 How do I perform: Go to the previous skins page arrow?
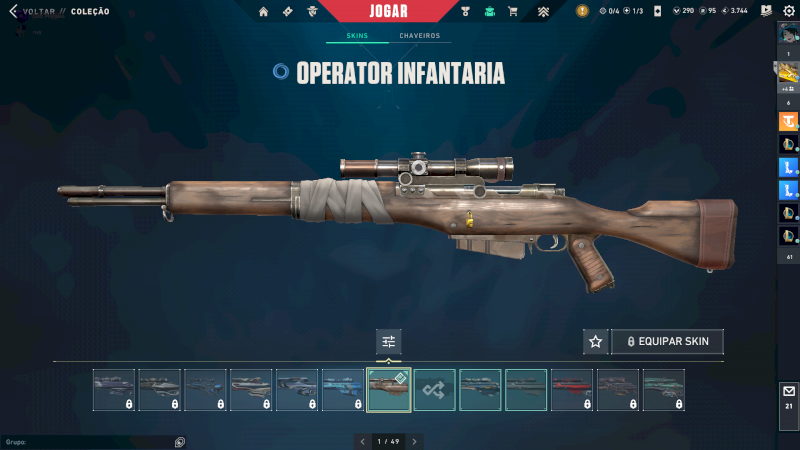[x=362, y=441]
